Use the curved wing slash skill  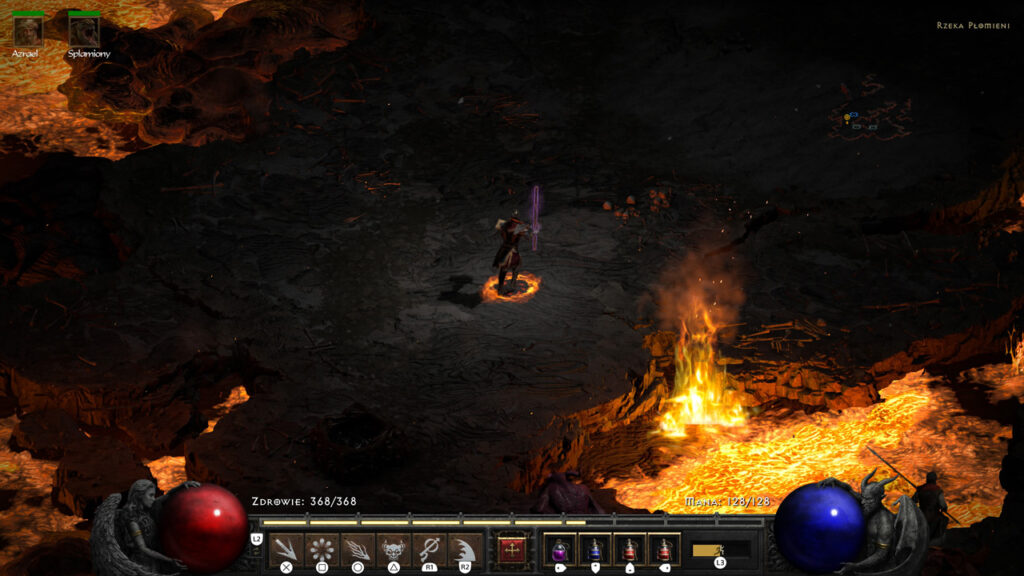tap(464, 549)
